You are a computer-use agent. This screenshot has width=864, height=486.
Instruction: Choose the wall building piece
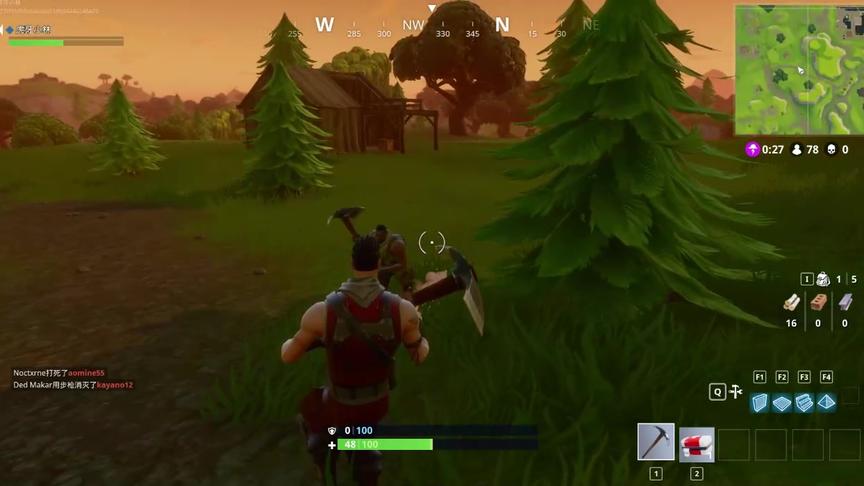pos(760,402)
